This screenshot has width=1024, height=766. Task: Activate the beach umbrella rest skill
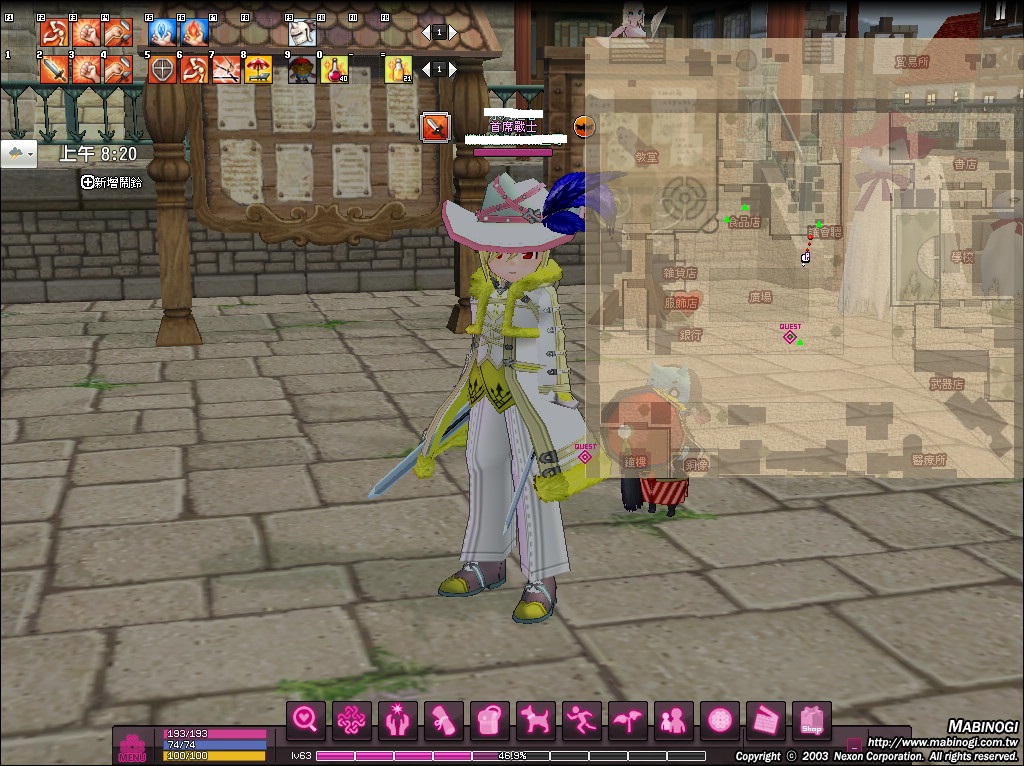[258, 69]
